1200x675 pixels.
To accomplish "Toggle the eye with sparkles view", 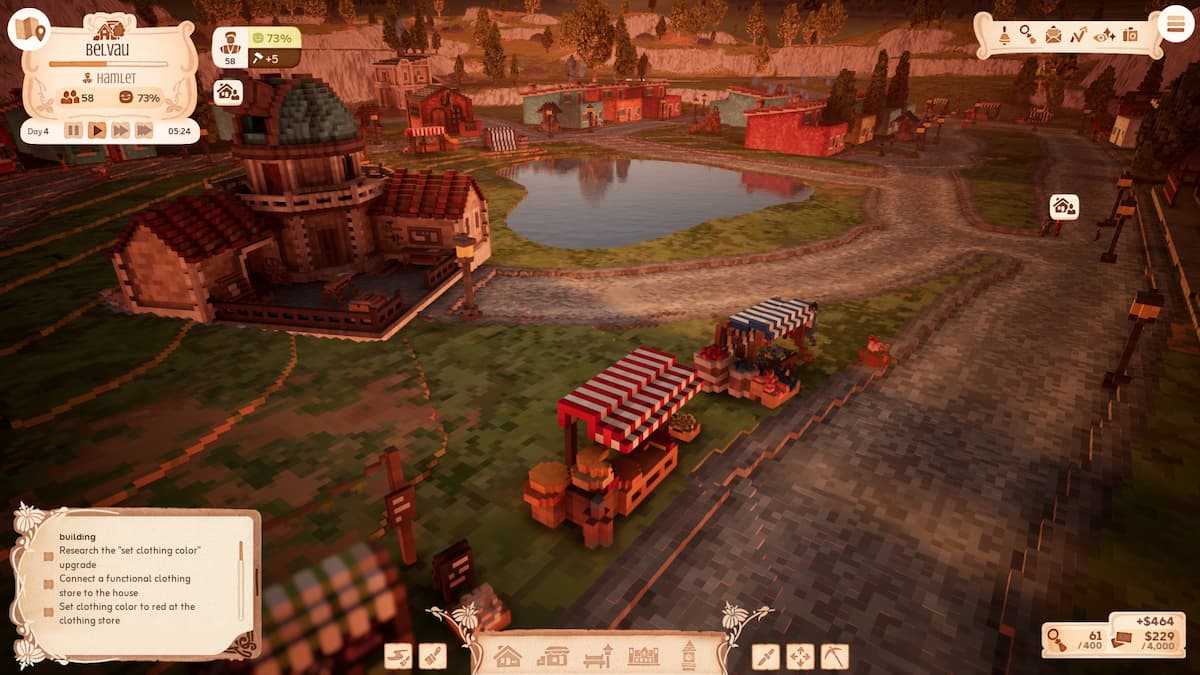I will click(x=1104, y=36).
